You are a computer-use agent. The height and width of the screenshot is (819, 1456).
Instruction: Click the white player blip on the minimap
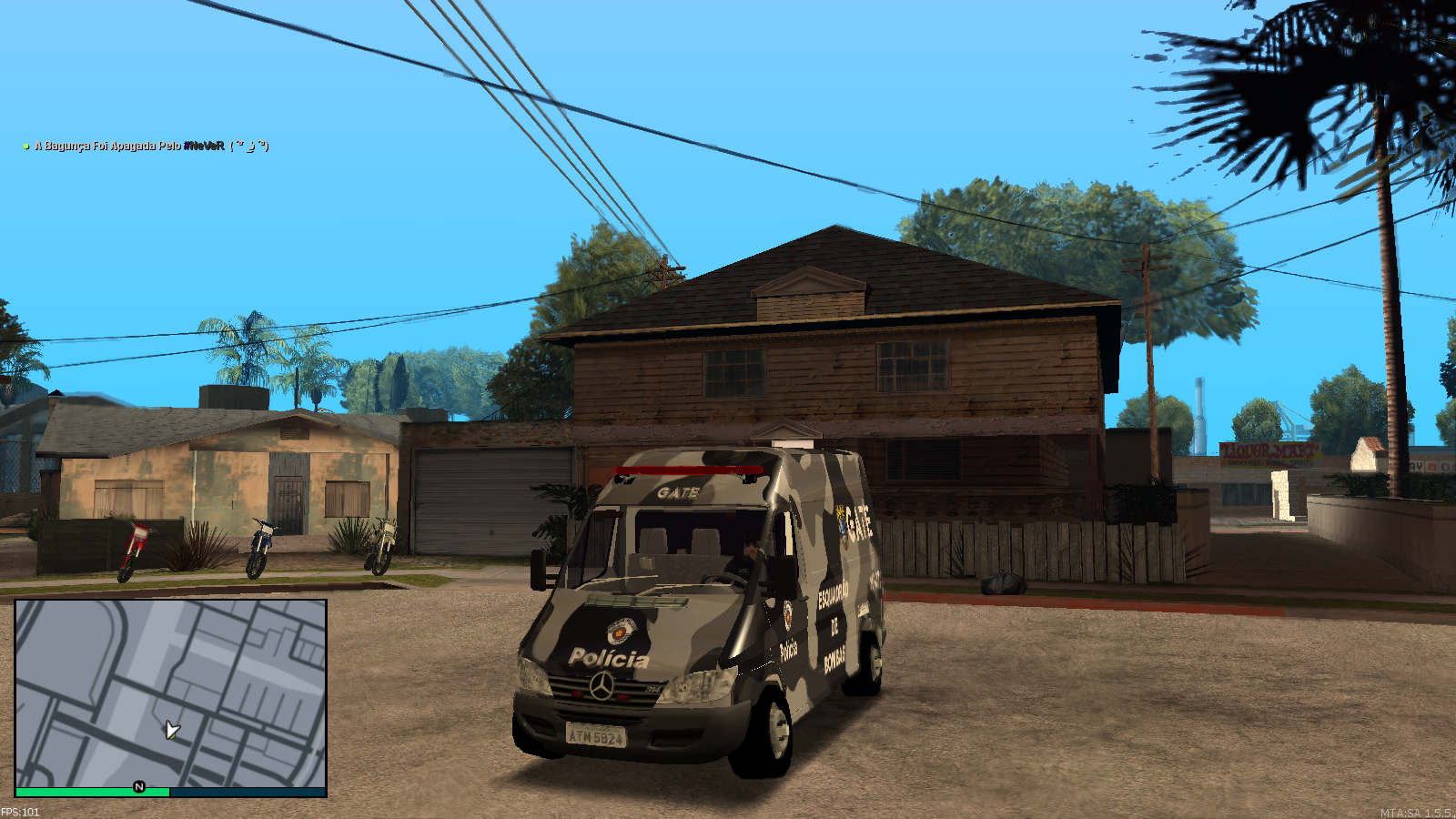point(171,728)
